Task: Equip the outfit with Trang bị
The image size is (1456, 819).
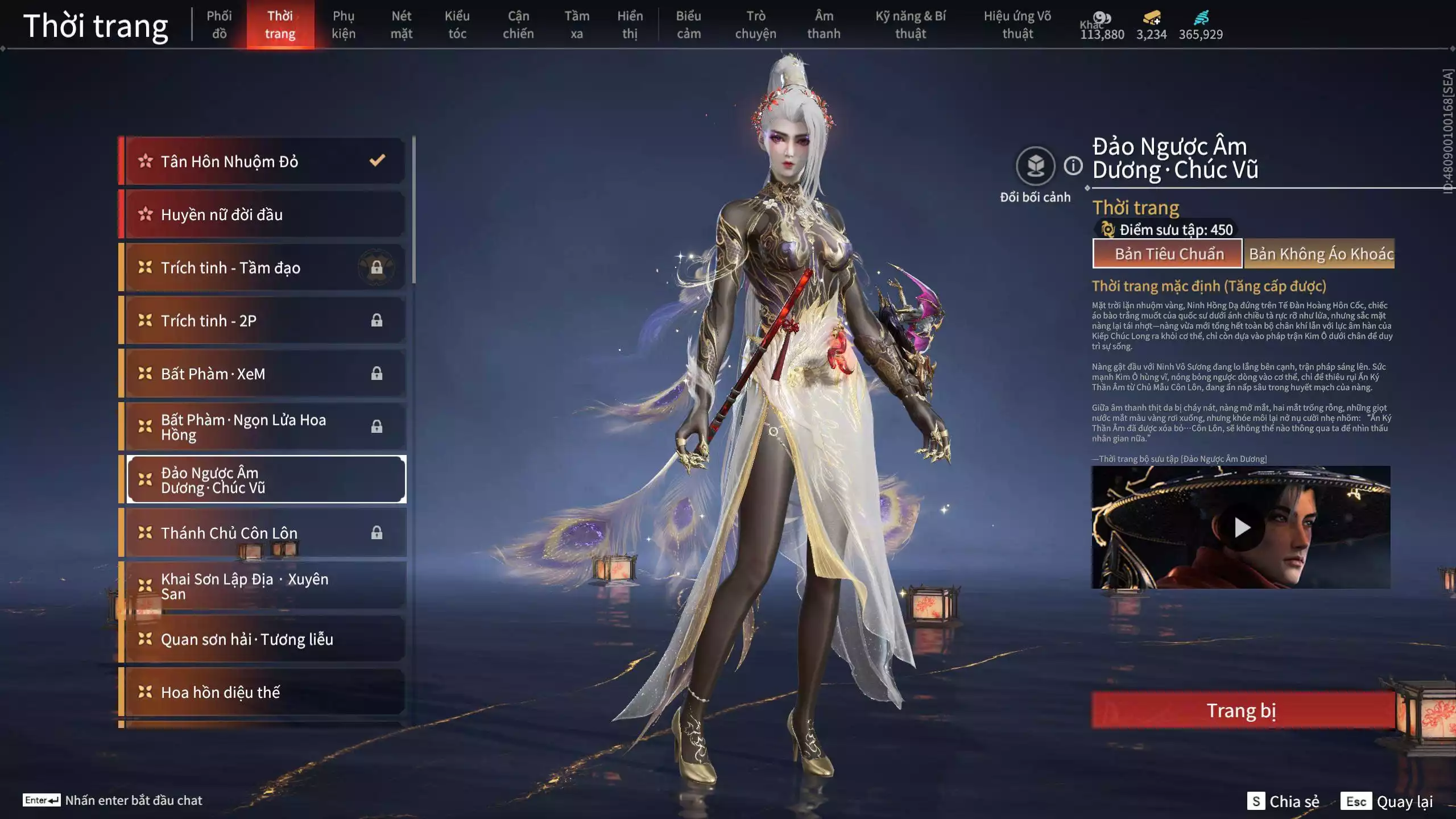Action: point(1242,710)
